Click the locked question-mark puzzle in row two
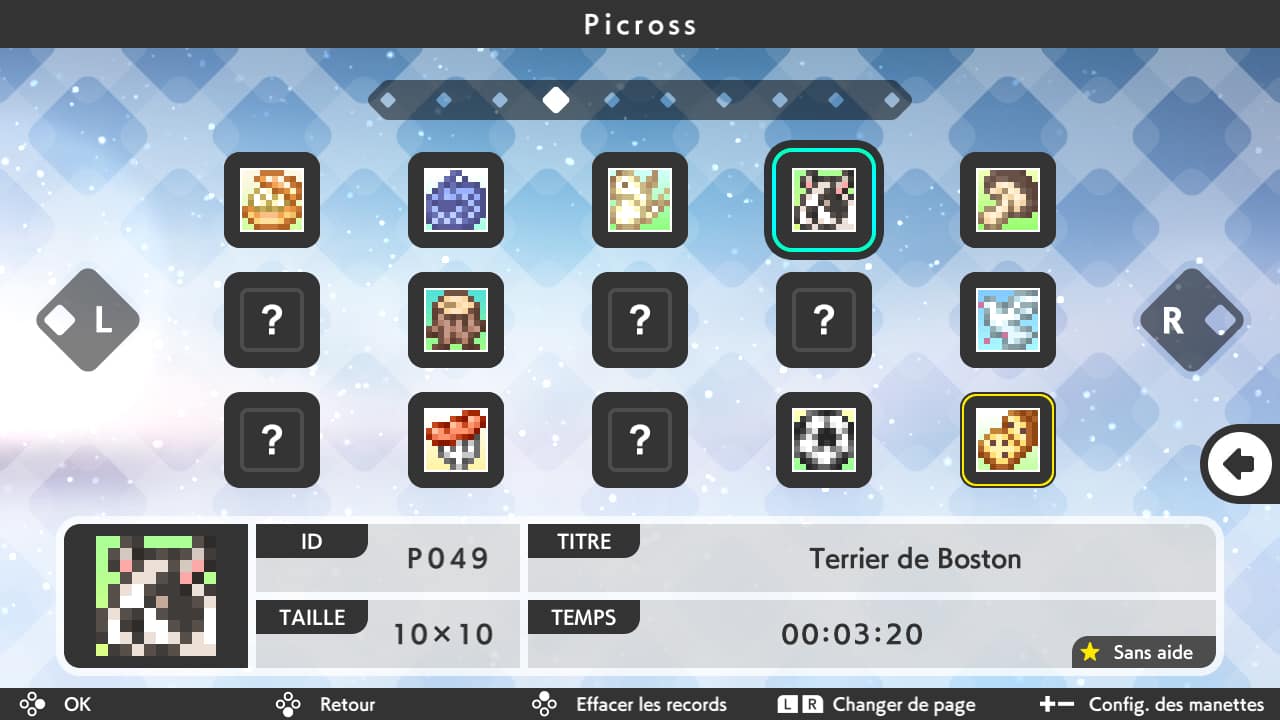 (x=271, y=320)
